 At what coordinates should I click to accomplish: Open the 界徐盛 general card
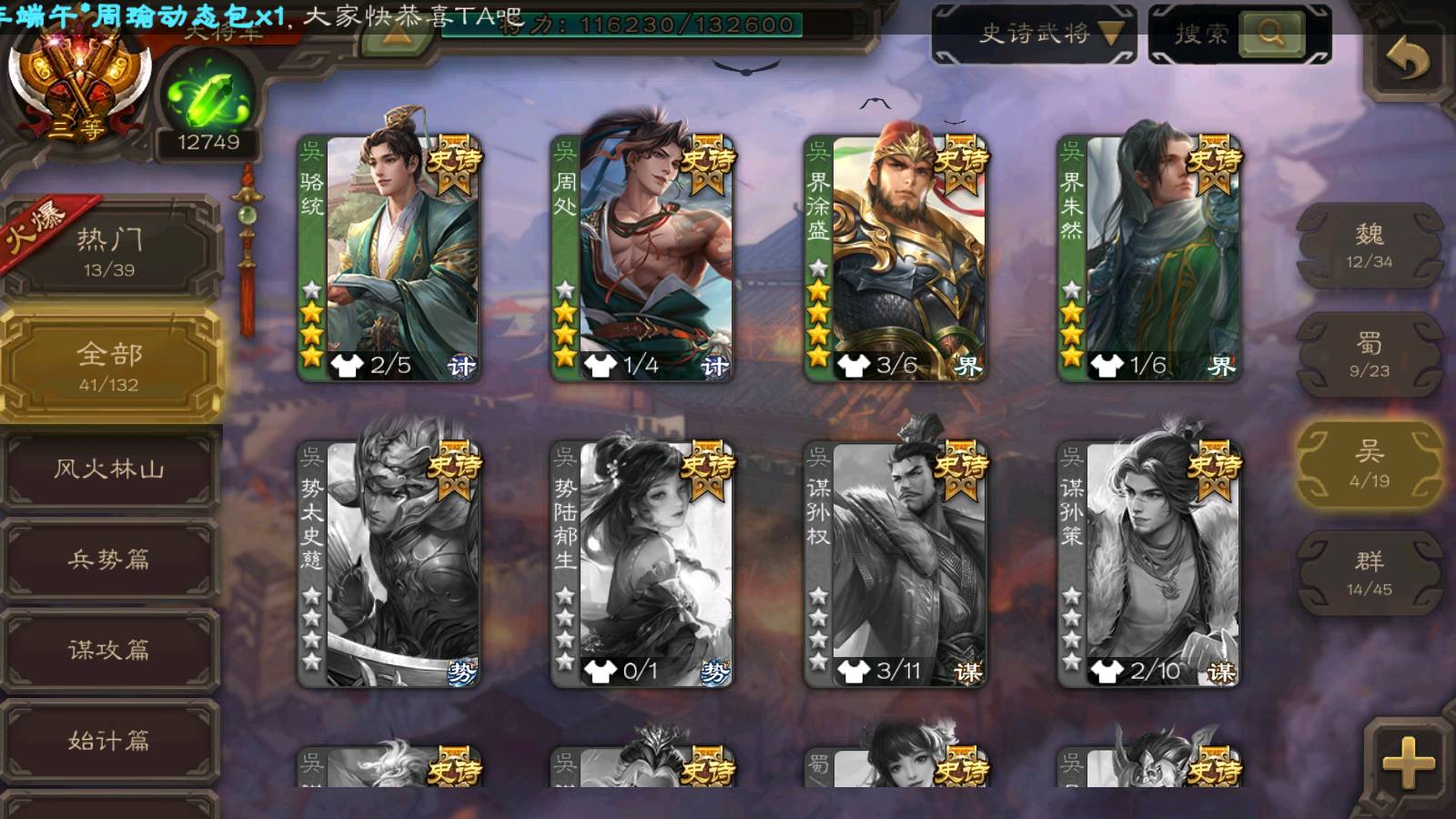click(x=895, y=257)
